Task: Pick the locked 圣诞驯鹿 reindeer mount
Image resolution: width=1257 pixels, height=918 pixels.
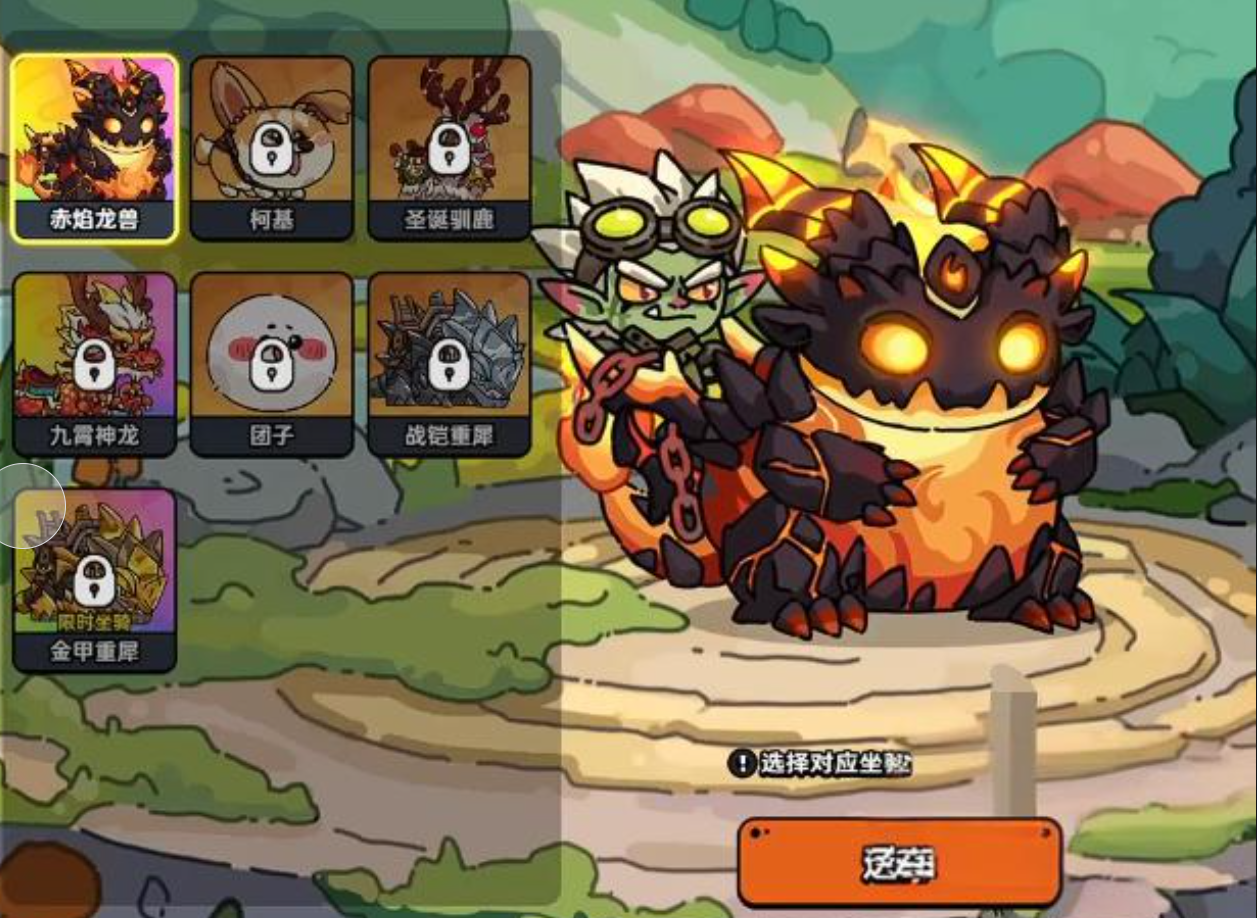Action: (x=449, y=147)
